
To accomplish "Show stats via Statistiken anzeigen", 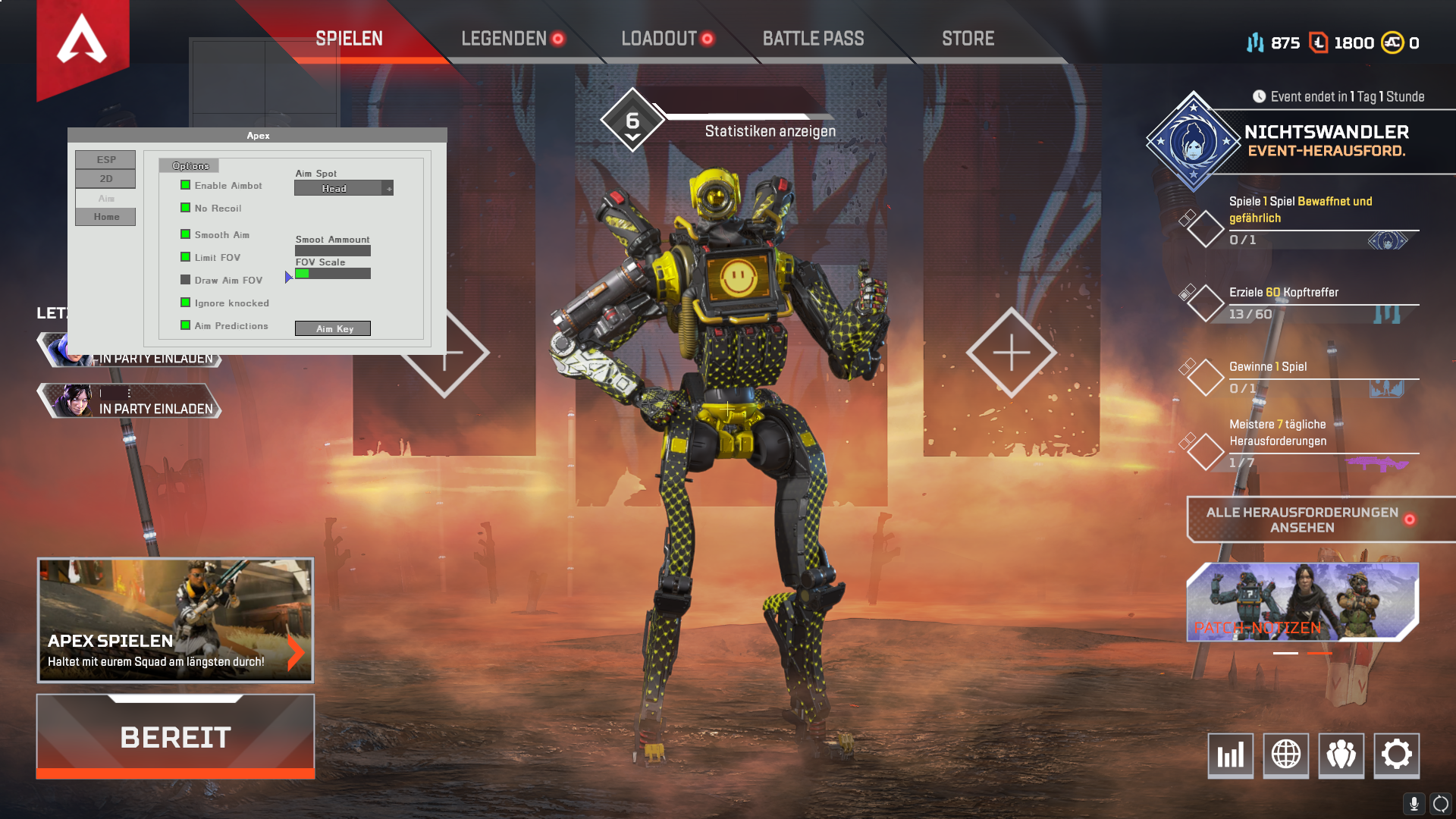I will click(x=770, y=131).
